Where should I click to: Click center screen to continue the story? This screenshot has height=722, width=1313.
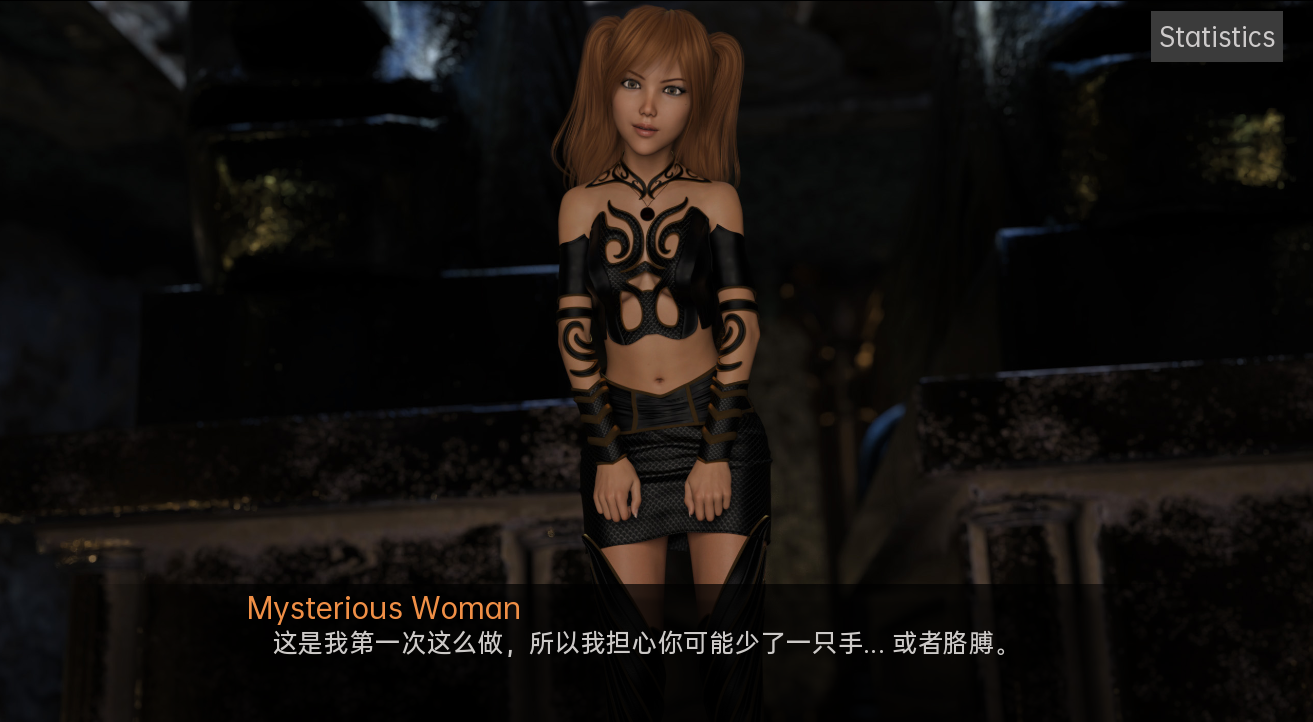[x=656, y=360]
